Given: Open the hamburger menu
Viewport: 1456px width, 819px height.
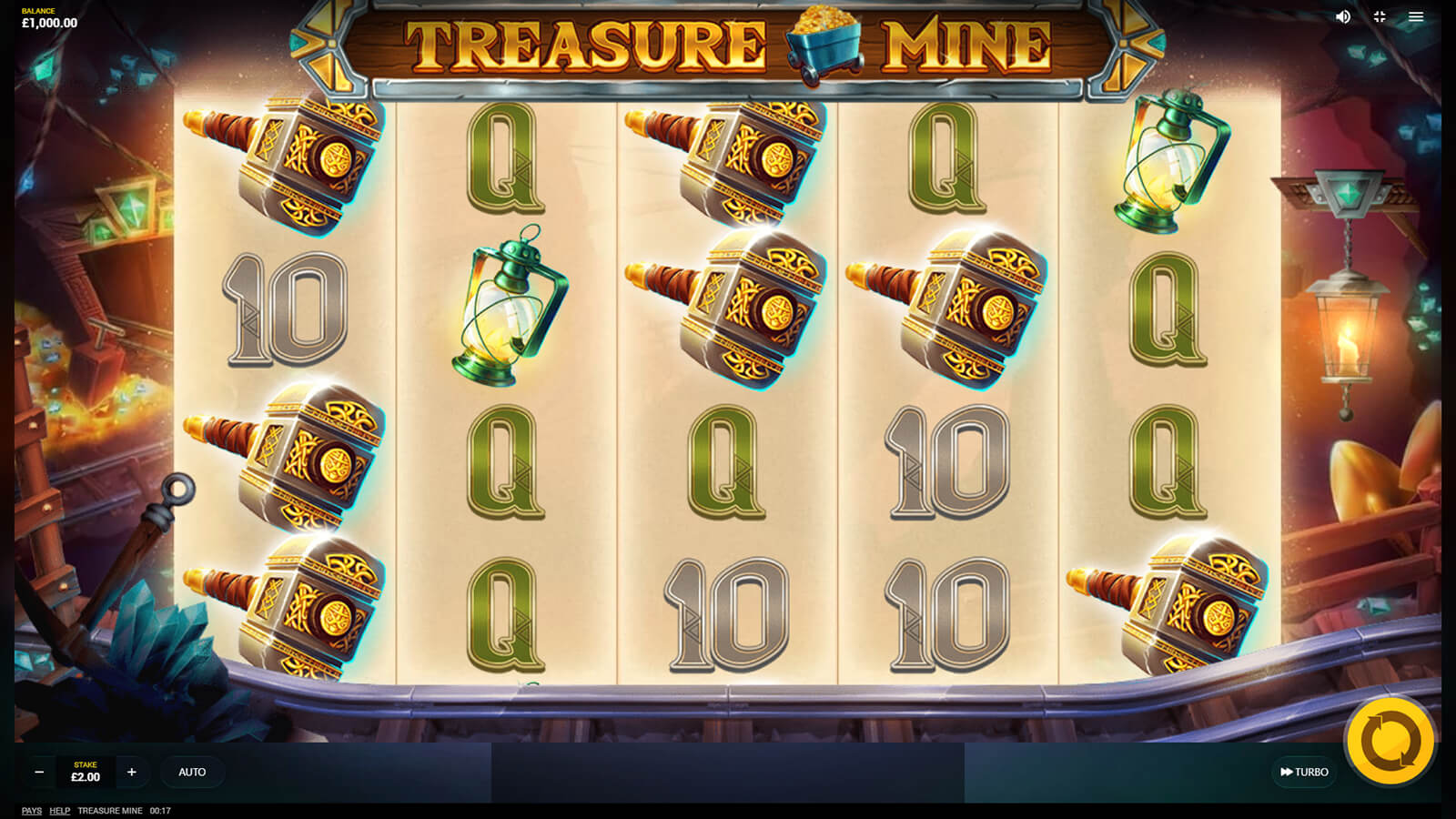Looking at the screenshot, I should (x=1416, y=16).
